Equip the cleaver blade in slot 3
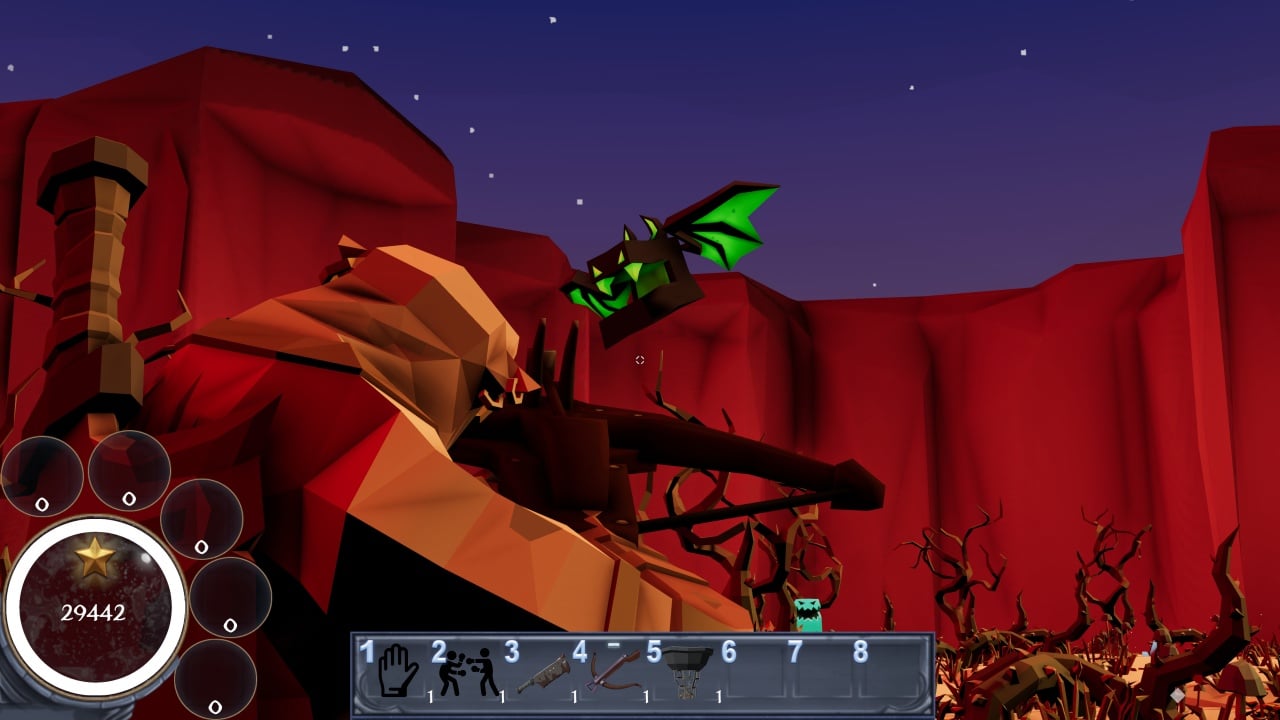1280x720 pixels. [x=542, y=674]
